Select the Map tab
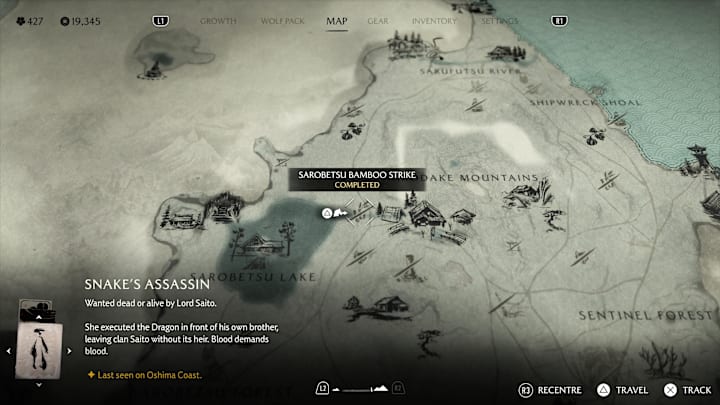This screenshot has width=720, height=405. 337,20
